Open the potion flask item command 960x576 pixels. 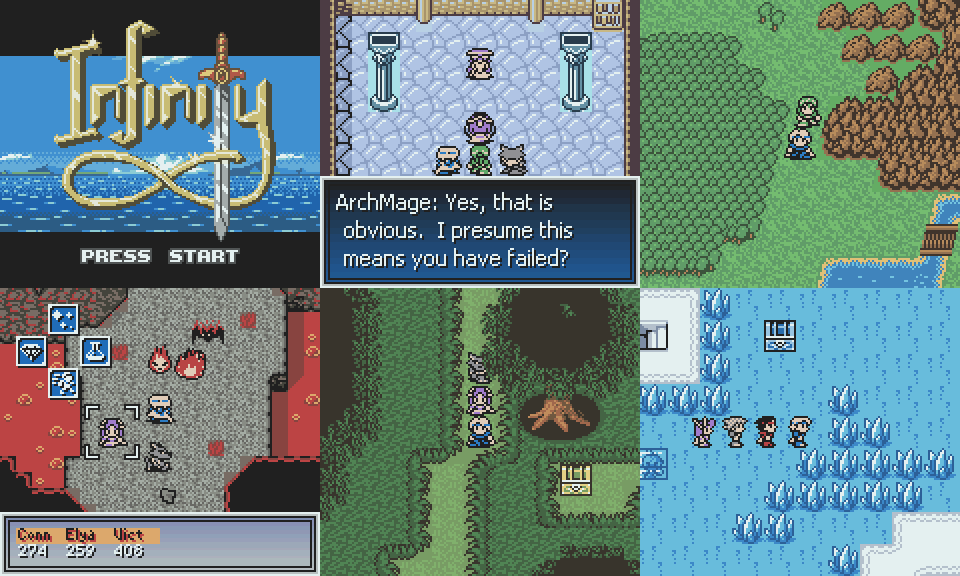[96, 351]
